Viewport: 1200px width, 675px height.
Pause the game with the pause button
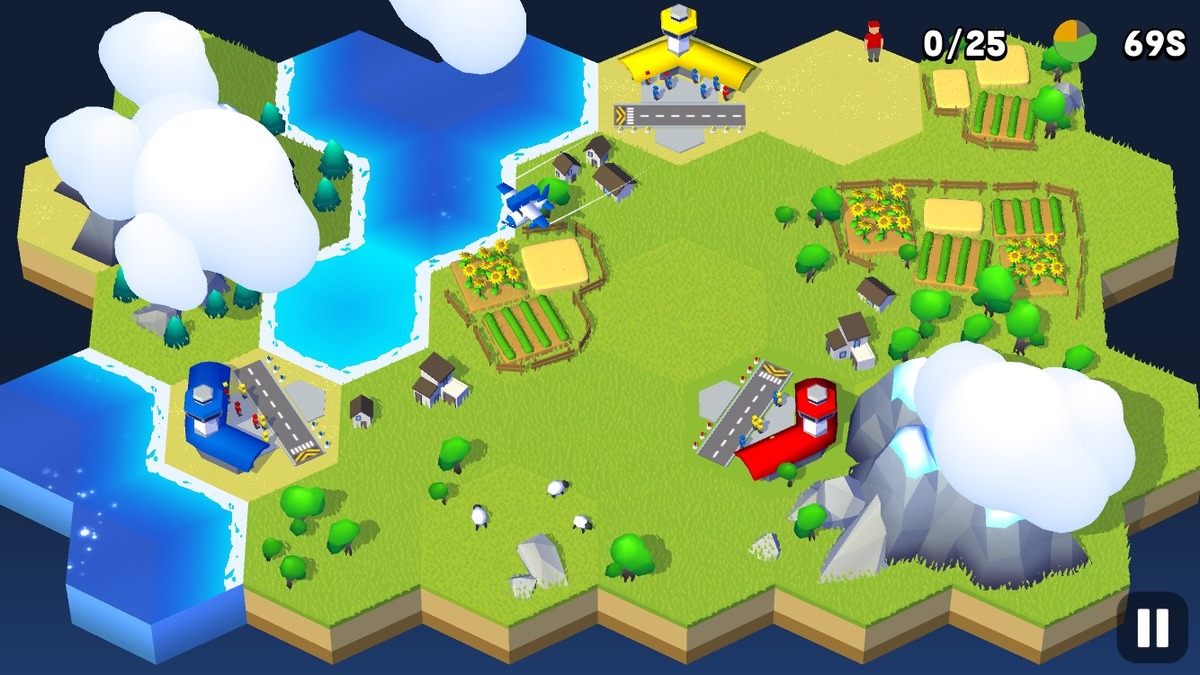tap(1152, 627)
